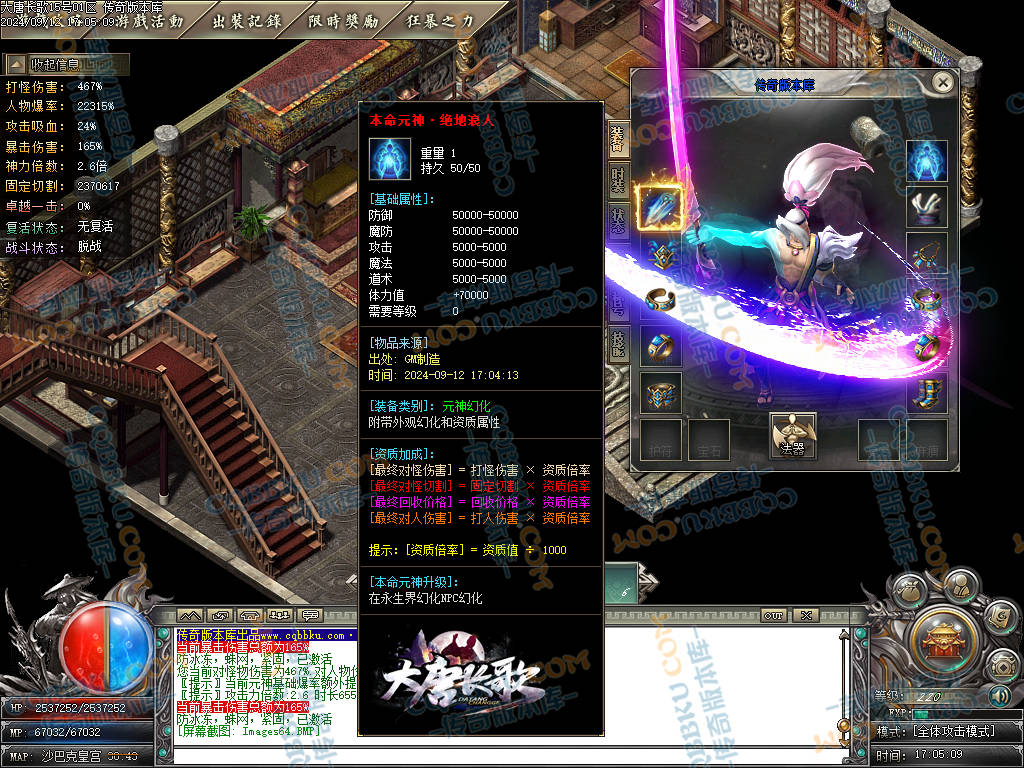Toggle the sound speaker button
The image size is (1024, 768).
point(999,695)
